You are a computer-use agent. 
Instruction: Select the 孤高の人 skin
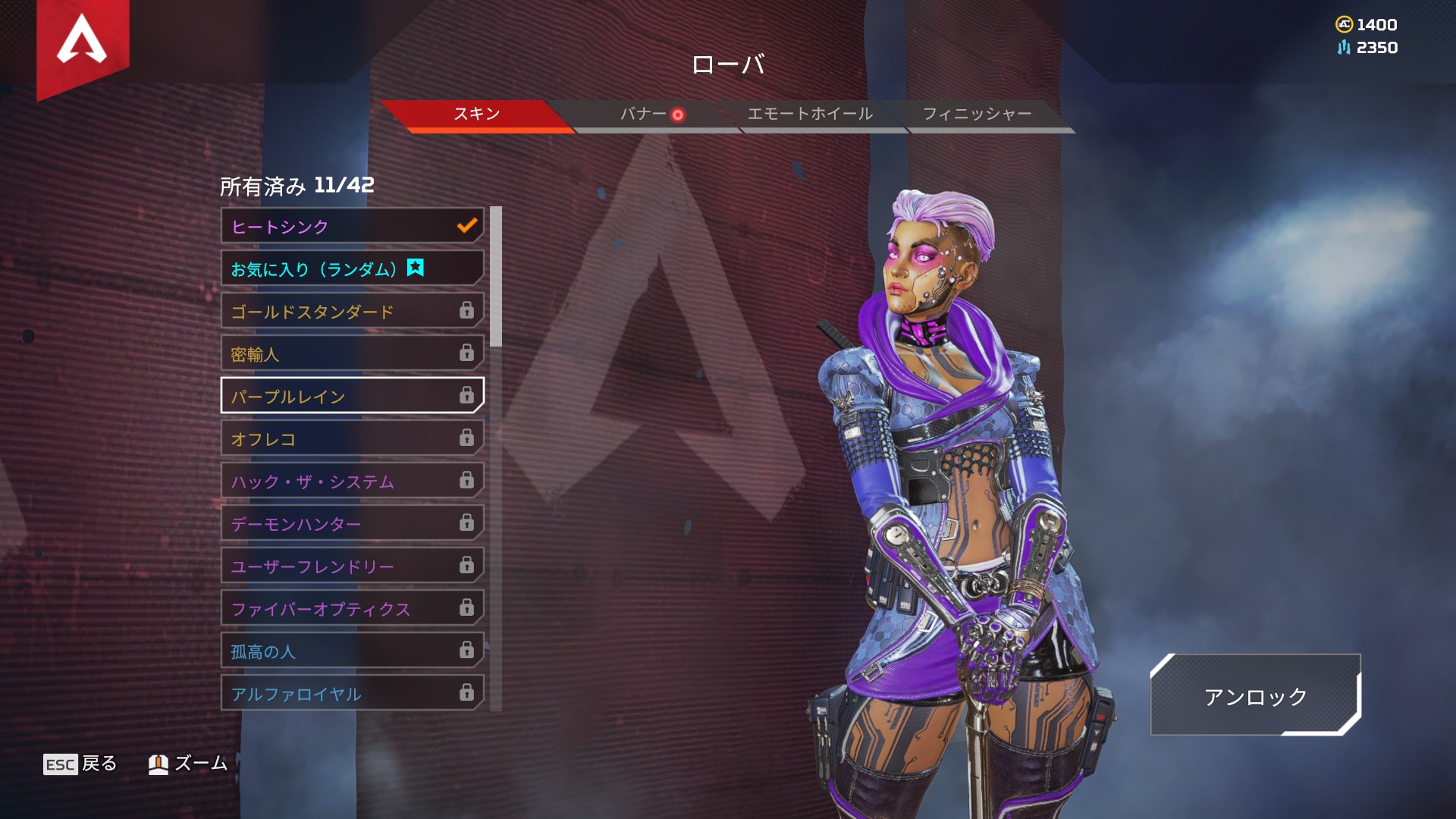[x=352, y=651]
